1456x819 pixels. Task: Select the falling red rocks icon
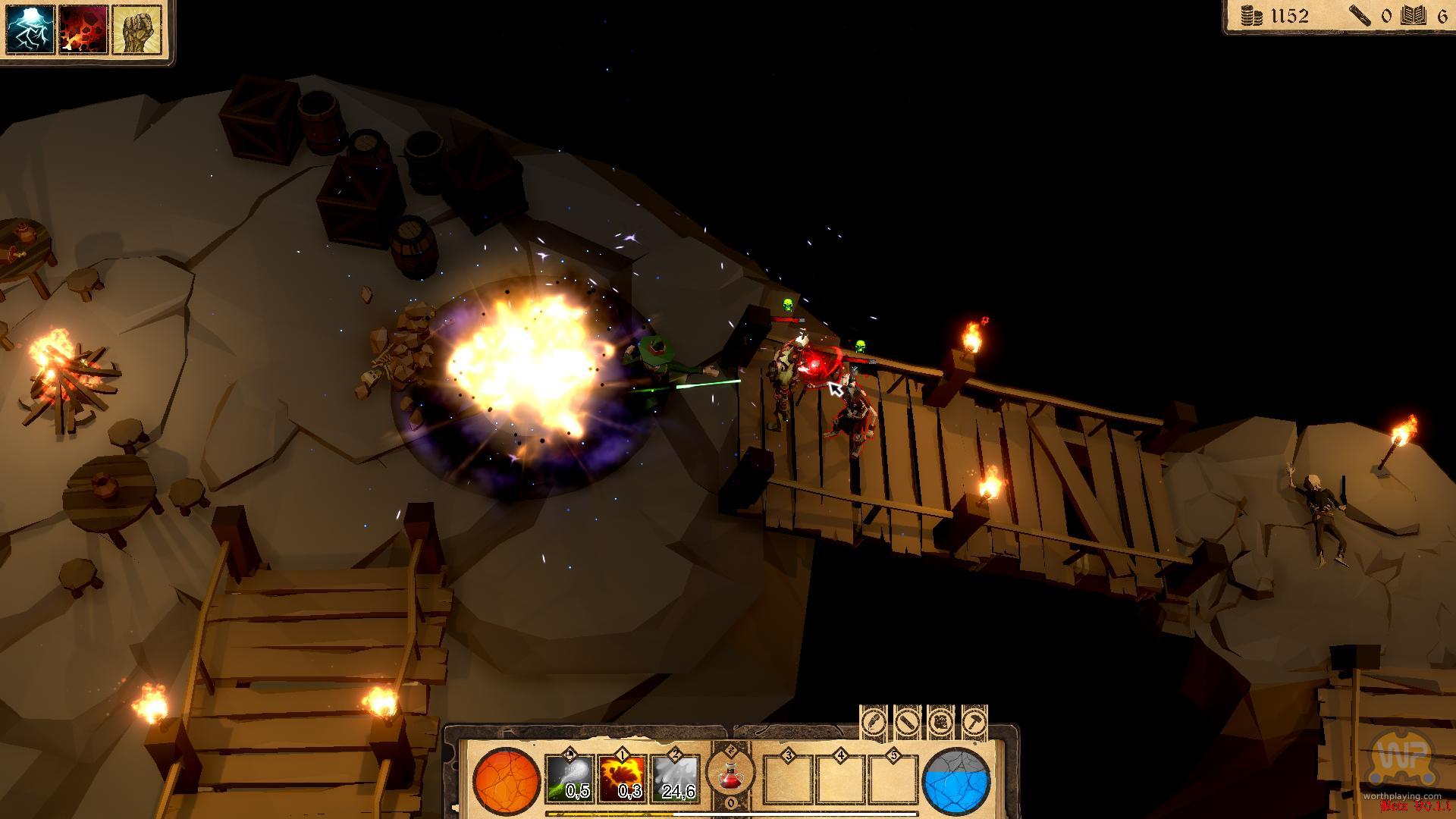click(x=83, y=30)
